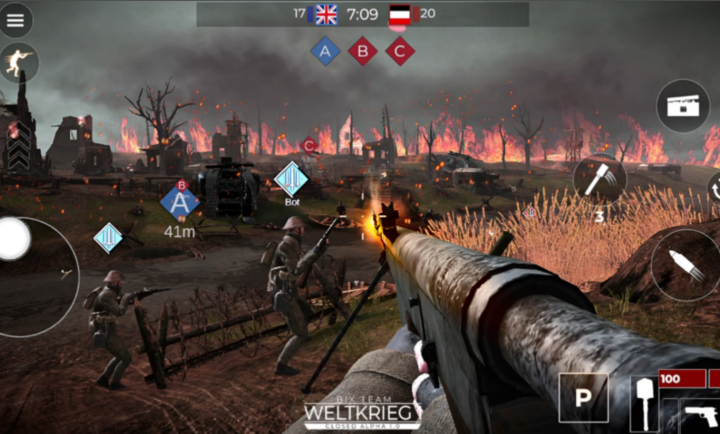Select the shovel melee slot
The height and width of the screenshot is (434, 720).
click(x=642, y=404)
